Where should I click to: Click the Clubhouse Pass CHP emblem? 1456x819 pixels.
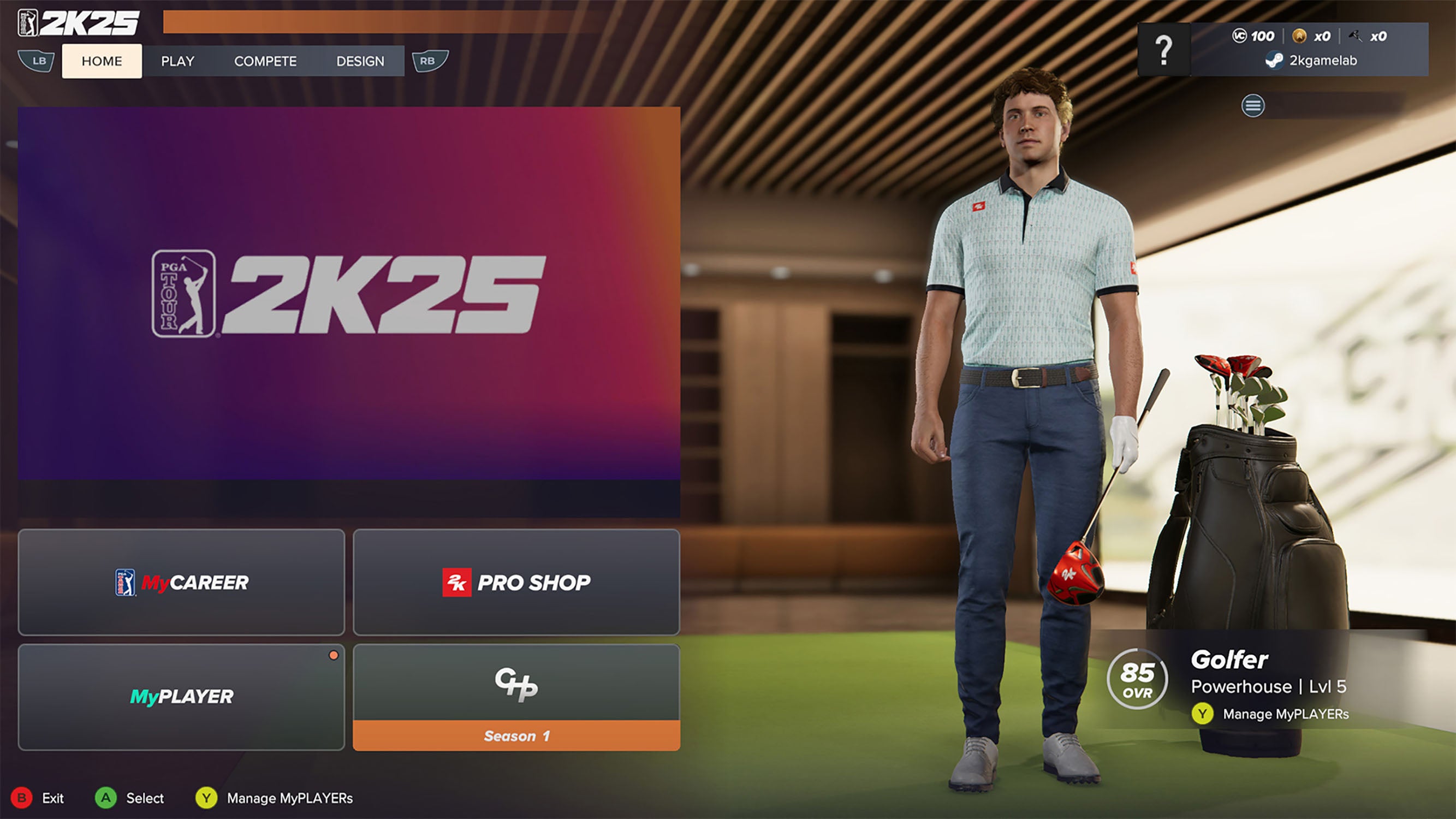(x=517, y=686)
